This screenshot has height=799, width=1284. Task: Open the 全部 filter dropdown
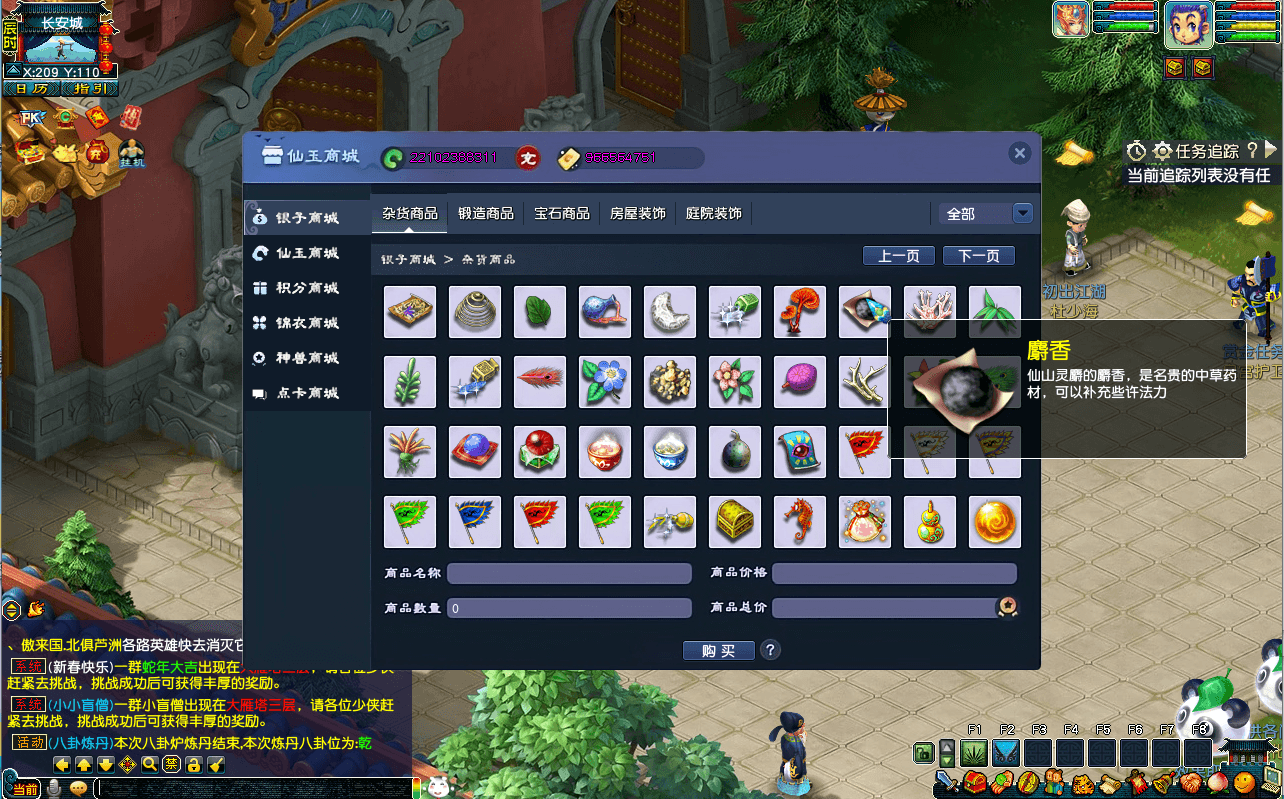pos(1022,213)
